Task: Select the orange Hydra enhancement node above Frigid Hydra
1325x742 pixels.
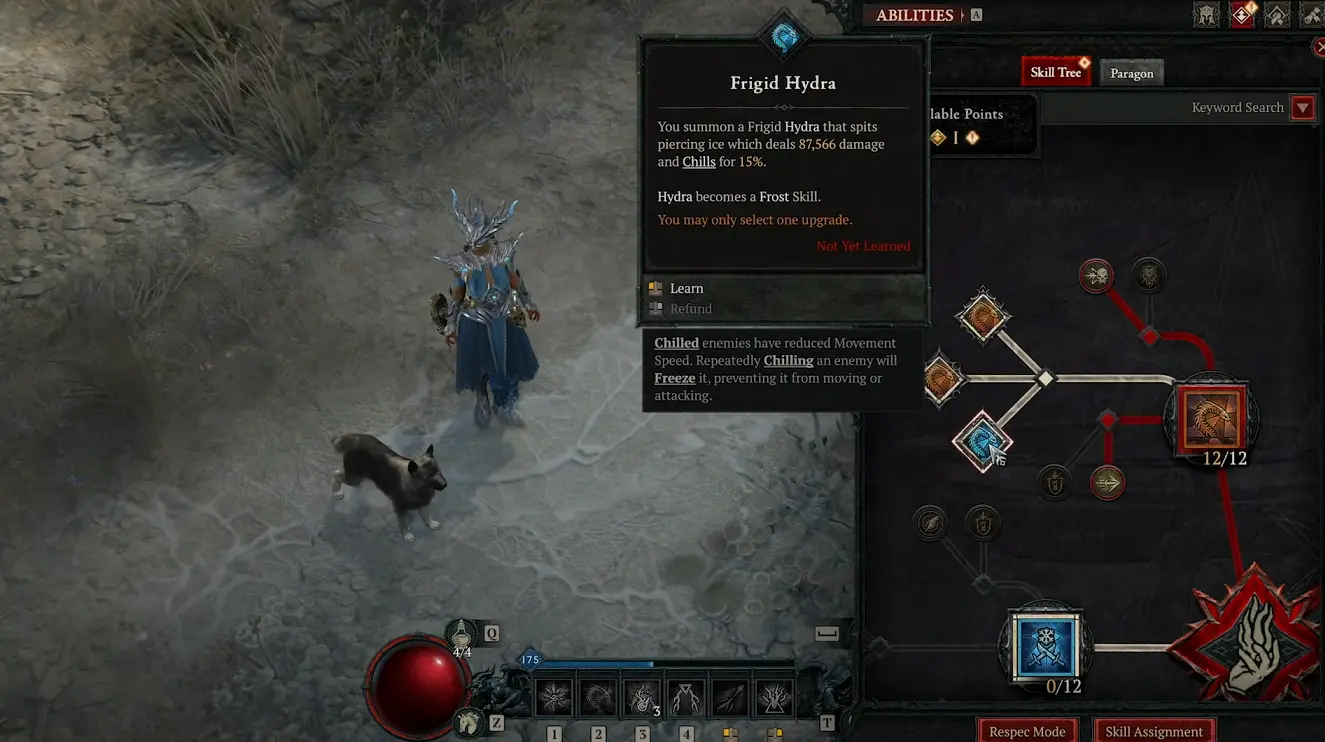Action: (x=983, y=316)
